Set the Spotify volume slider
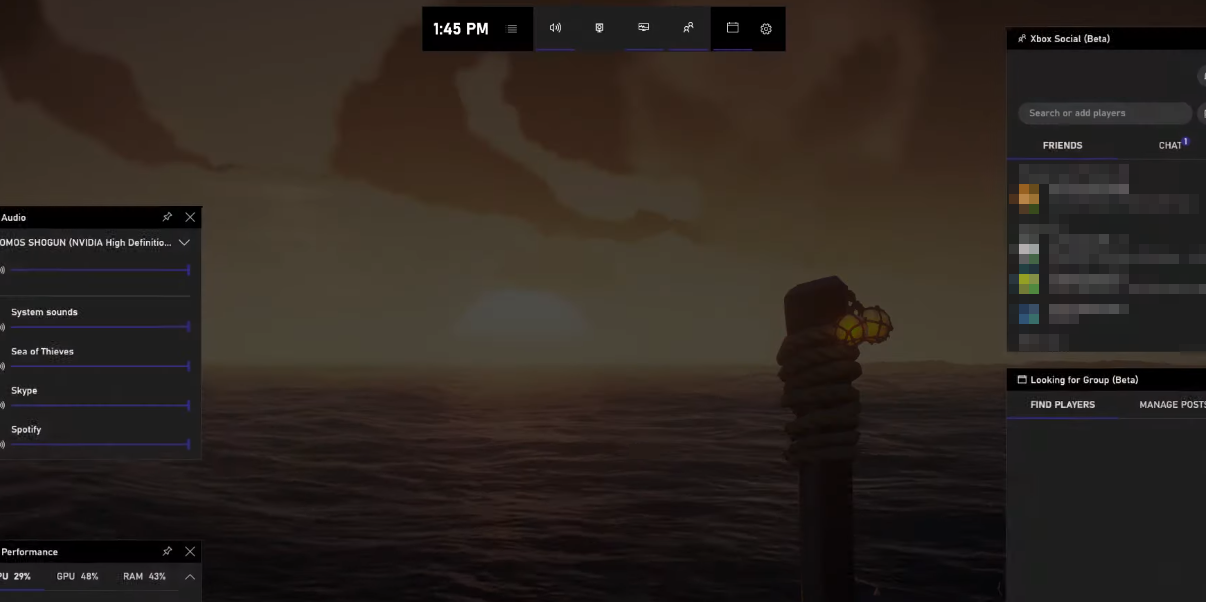This screenshot has width=1206, height=602. 100,444
